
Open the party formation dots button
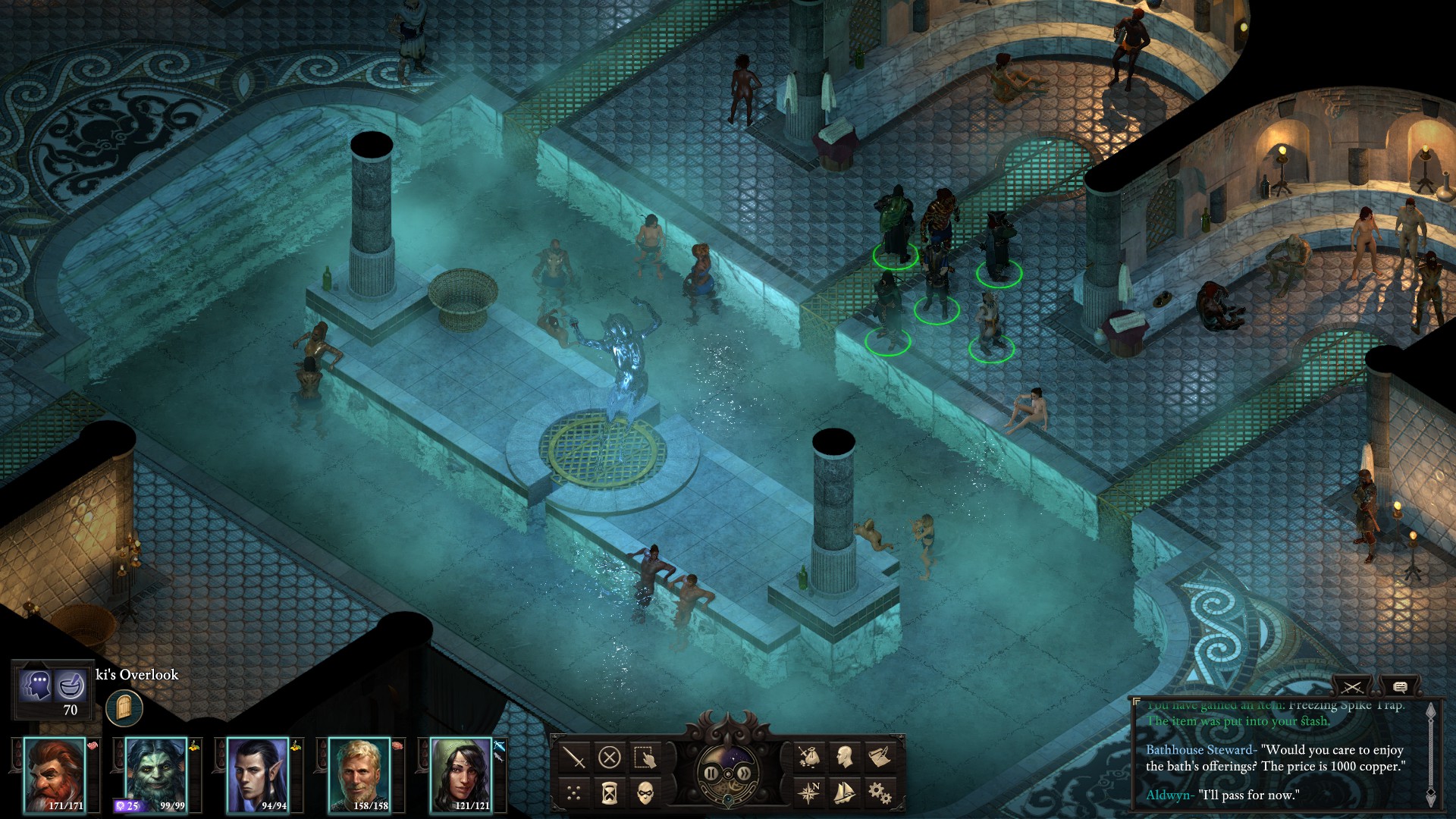[x=574, y=793]
